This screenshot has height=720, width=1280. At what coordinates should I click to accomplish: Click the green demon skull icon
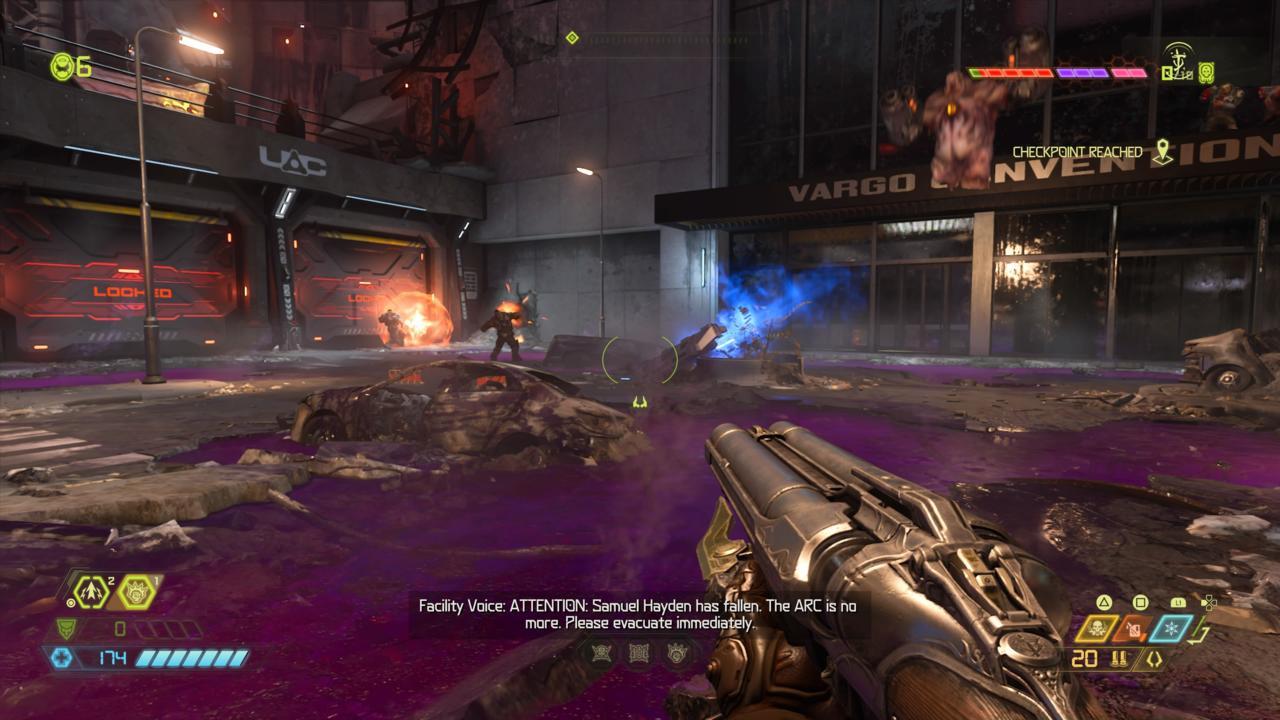tap(1207, 72)
